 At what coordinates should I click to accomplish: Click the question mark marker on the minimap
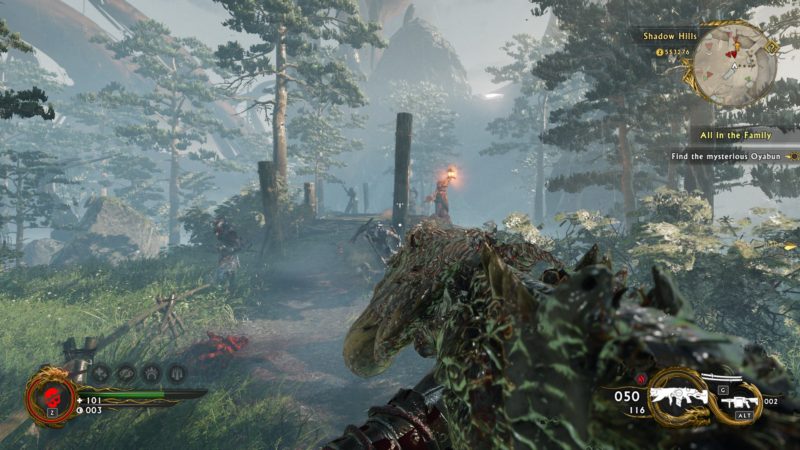point(770,46)
